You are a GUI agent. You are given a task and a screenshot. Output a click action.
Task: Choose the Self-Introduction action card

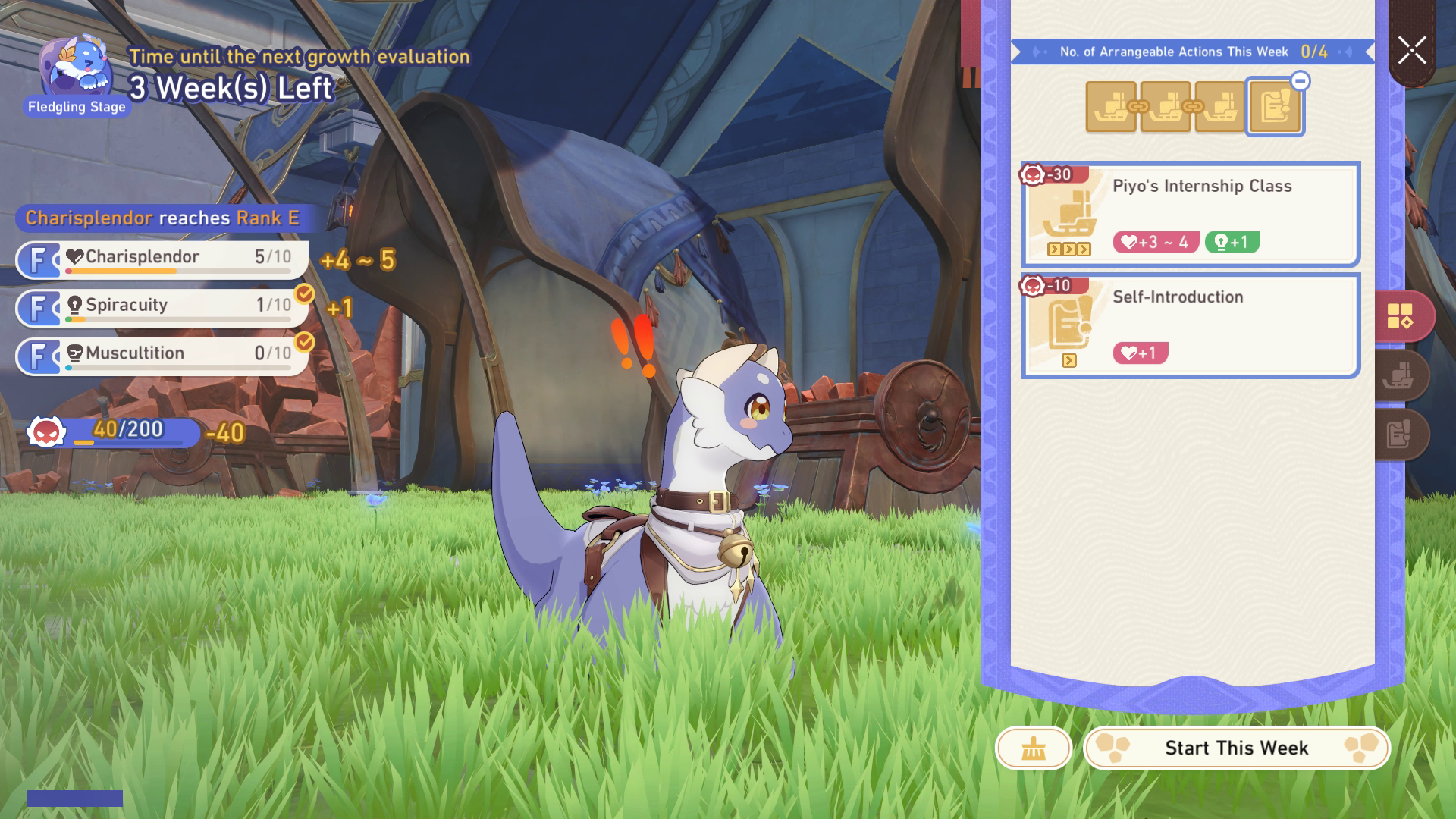click(1190, 325)
